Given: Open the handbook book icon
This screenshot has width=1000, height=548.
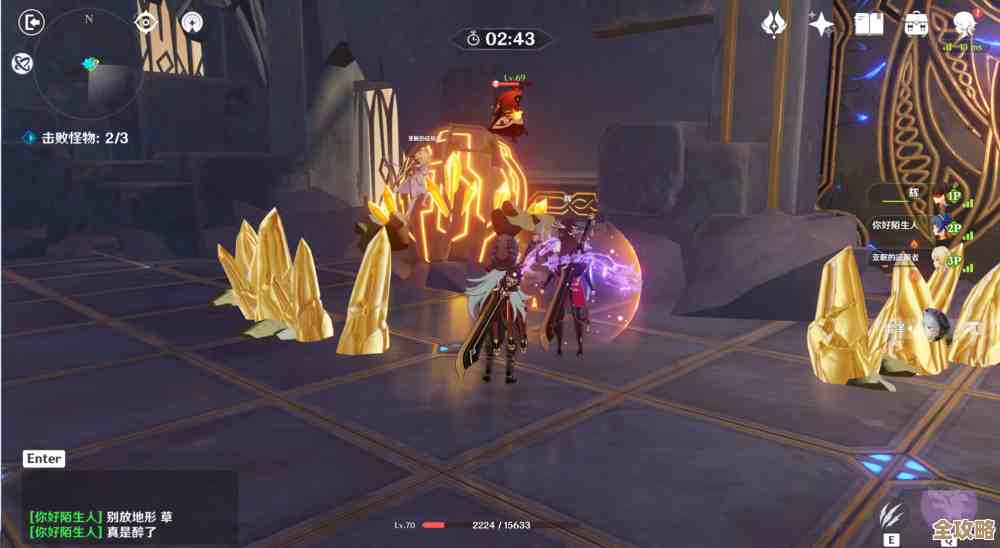Looking at the screenshot, I should [x=868, y=24].
